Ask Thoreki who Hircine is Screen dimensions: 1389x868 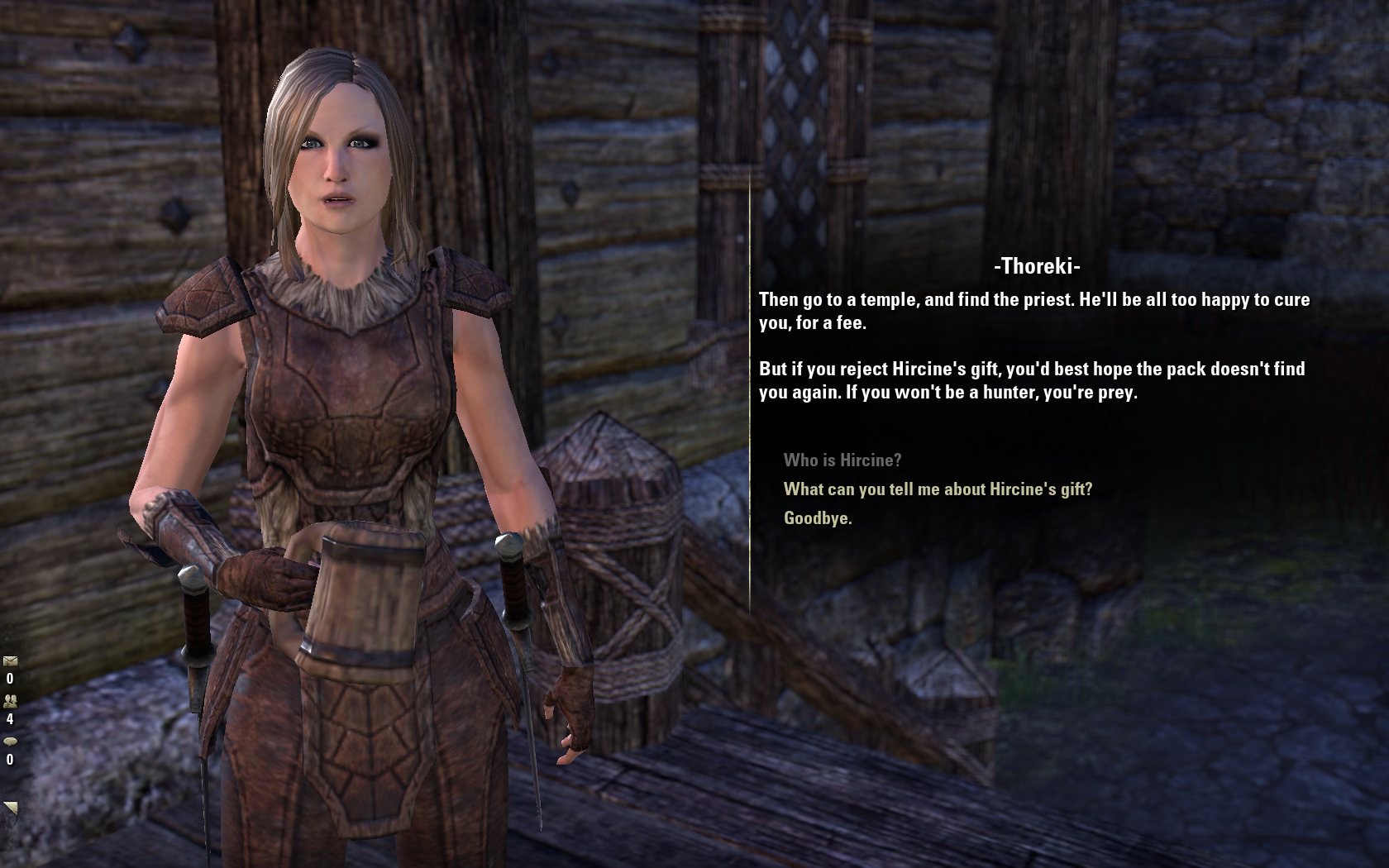(842, 460)
